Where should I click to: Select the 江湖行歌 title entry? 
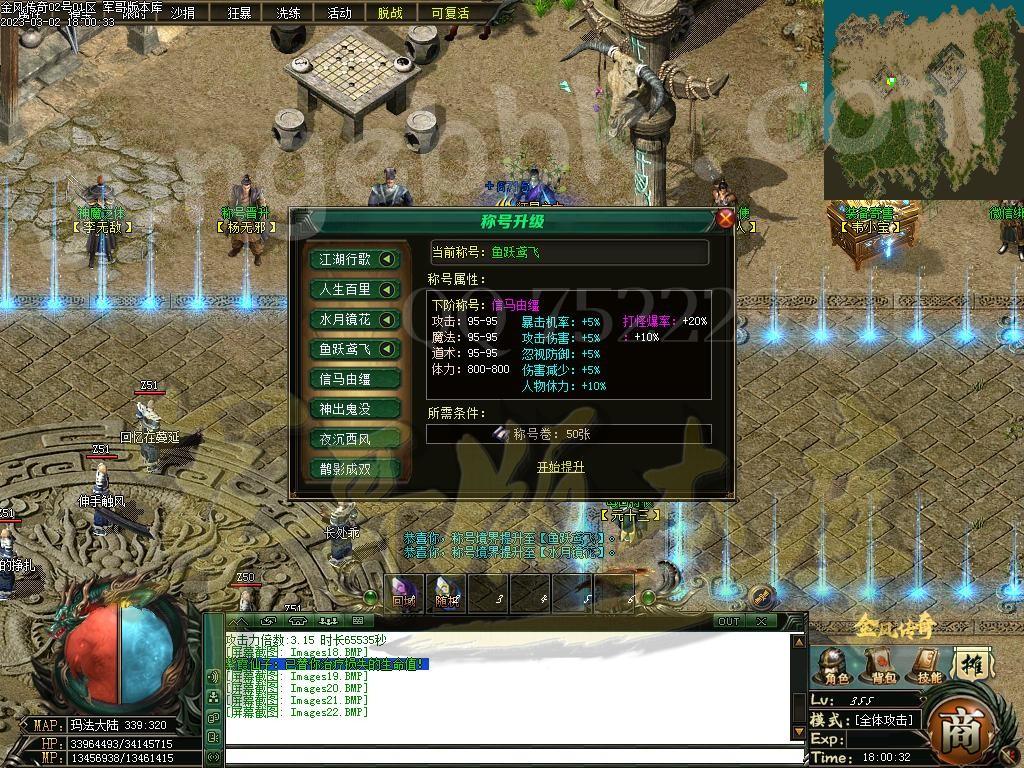click(x=356, y=259)
